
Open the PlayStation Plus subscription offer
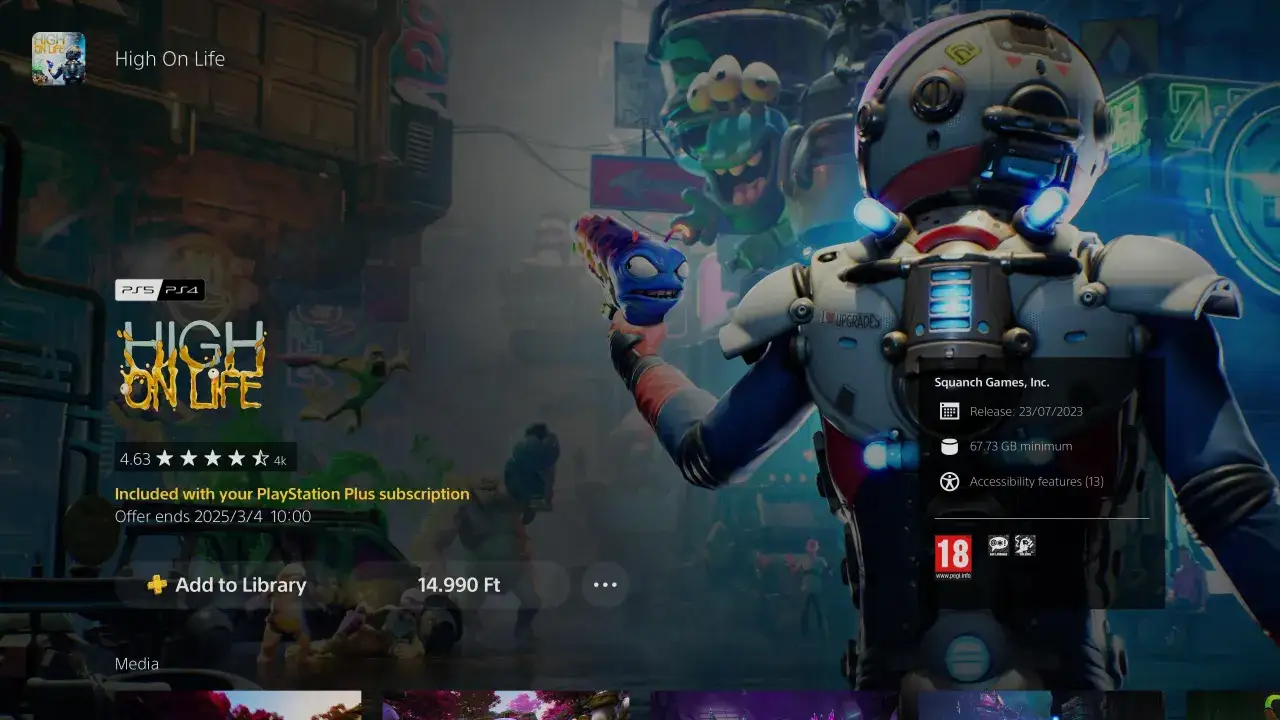click(x=292, y=493)
